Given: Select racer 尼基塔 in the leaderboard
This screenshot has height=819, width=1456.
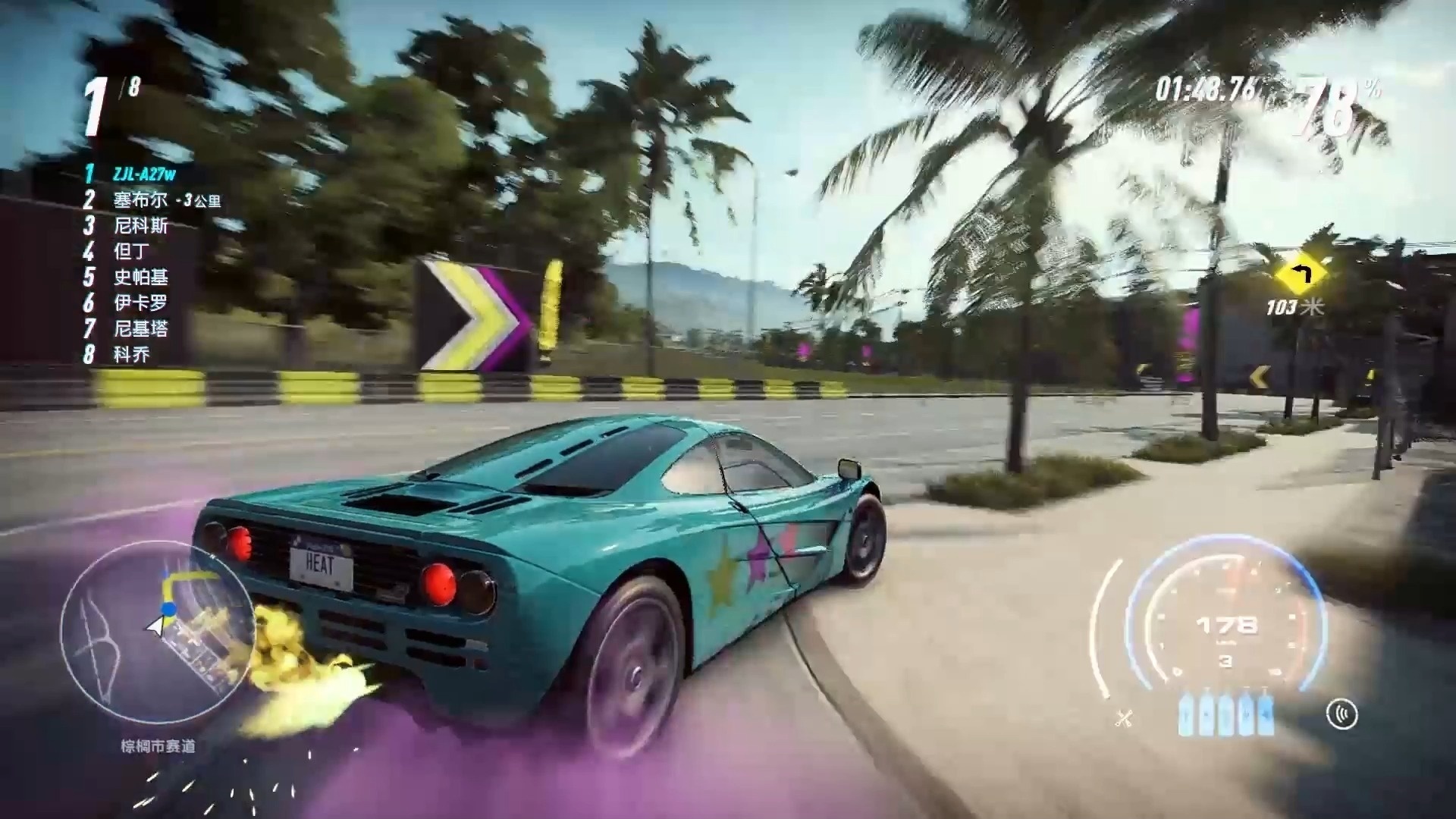Looking at the screenshot, I should point(140,328).
